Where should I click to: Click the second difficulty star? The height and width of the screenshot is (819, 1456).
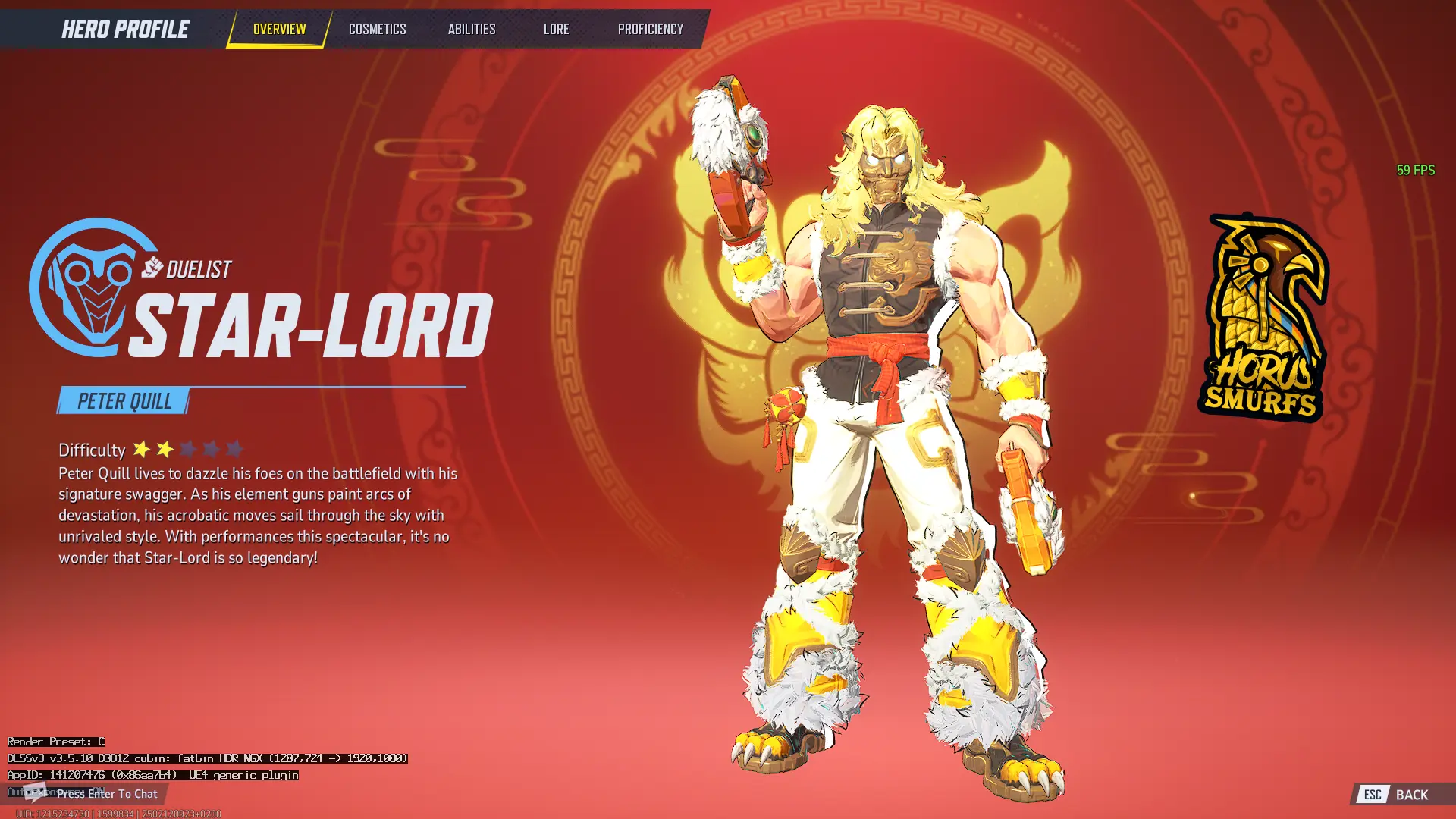point(164,450)
